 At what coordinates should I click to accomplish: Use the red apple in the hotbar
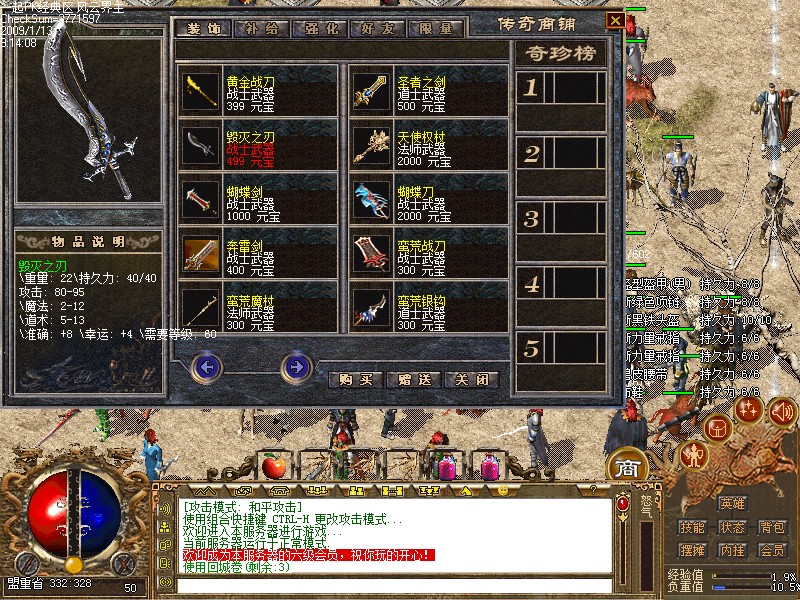pos(274,466)
